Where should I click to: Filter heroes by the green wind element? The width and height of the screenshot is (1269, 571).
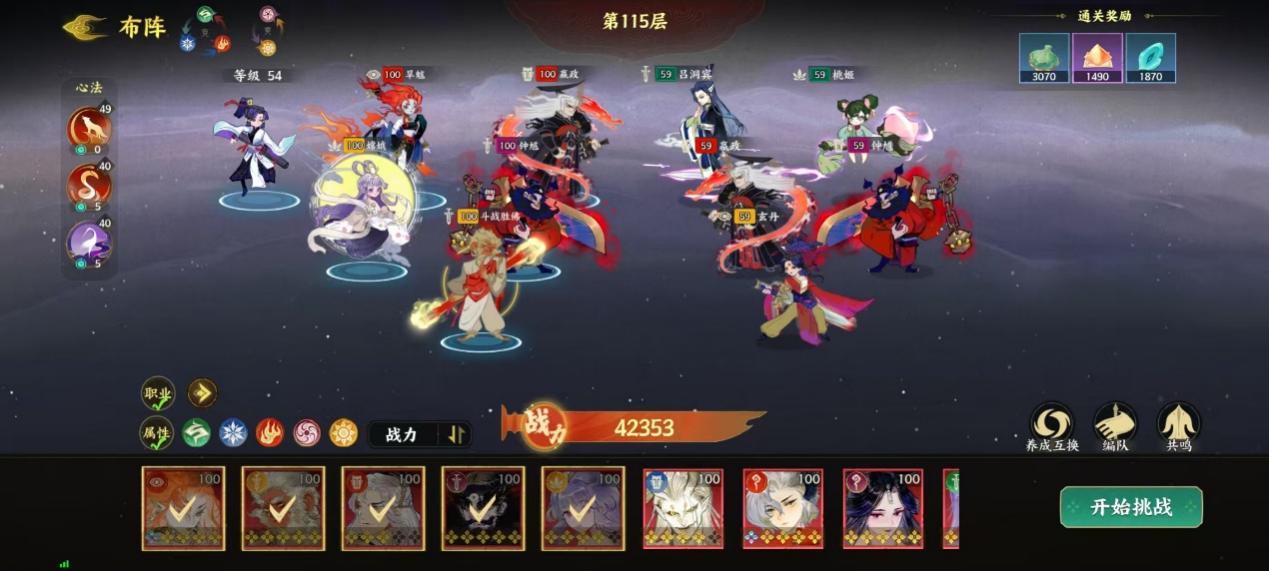[x=196, y=433]
